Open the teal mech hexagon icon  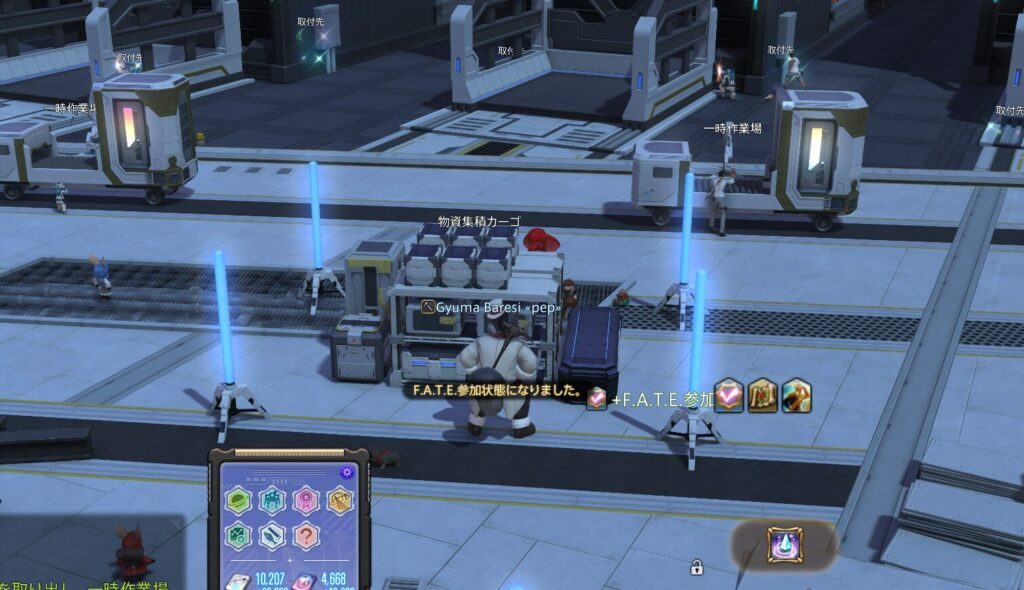(272, 500)
